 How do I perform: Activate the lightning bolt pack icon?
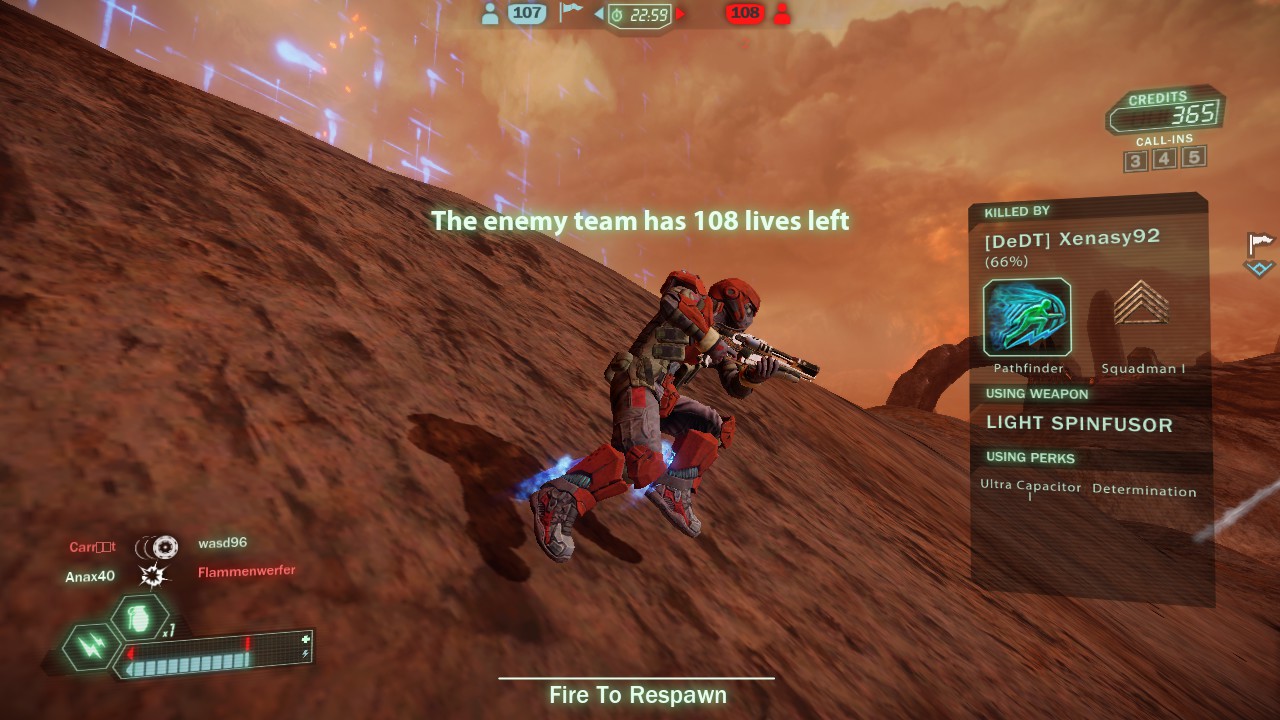pyautogui.click(x=91, y=647)
